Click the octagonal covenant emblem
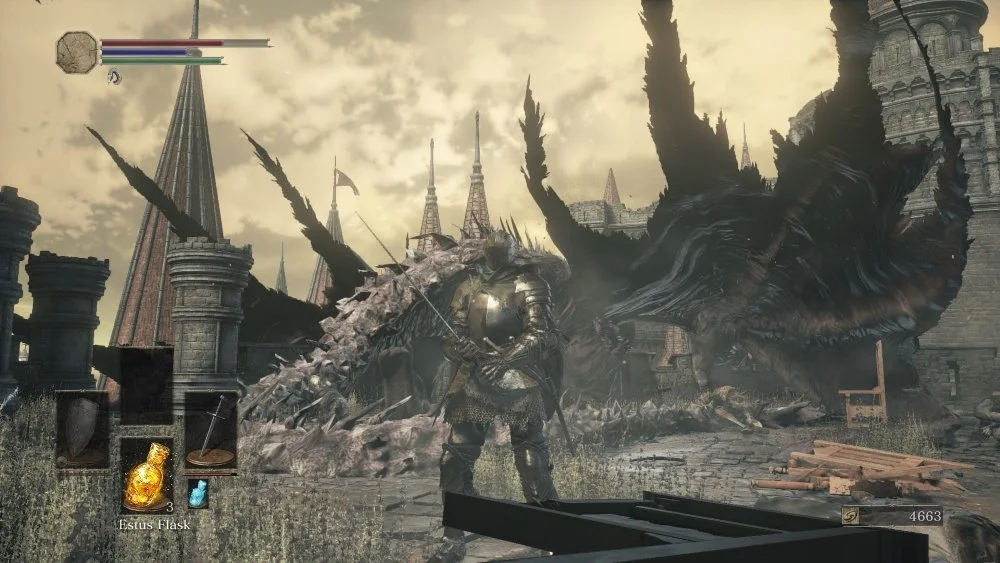The width and height of the screenshot is (1000, 563). click(x=77, y=52)
